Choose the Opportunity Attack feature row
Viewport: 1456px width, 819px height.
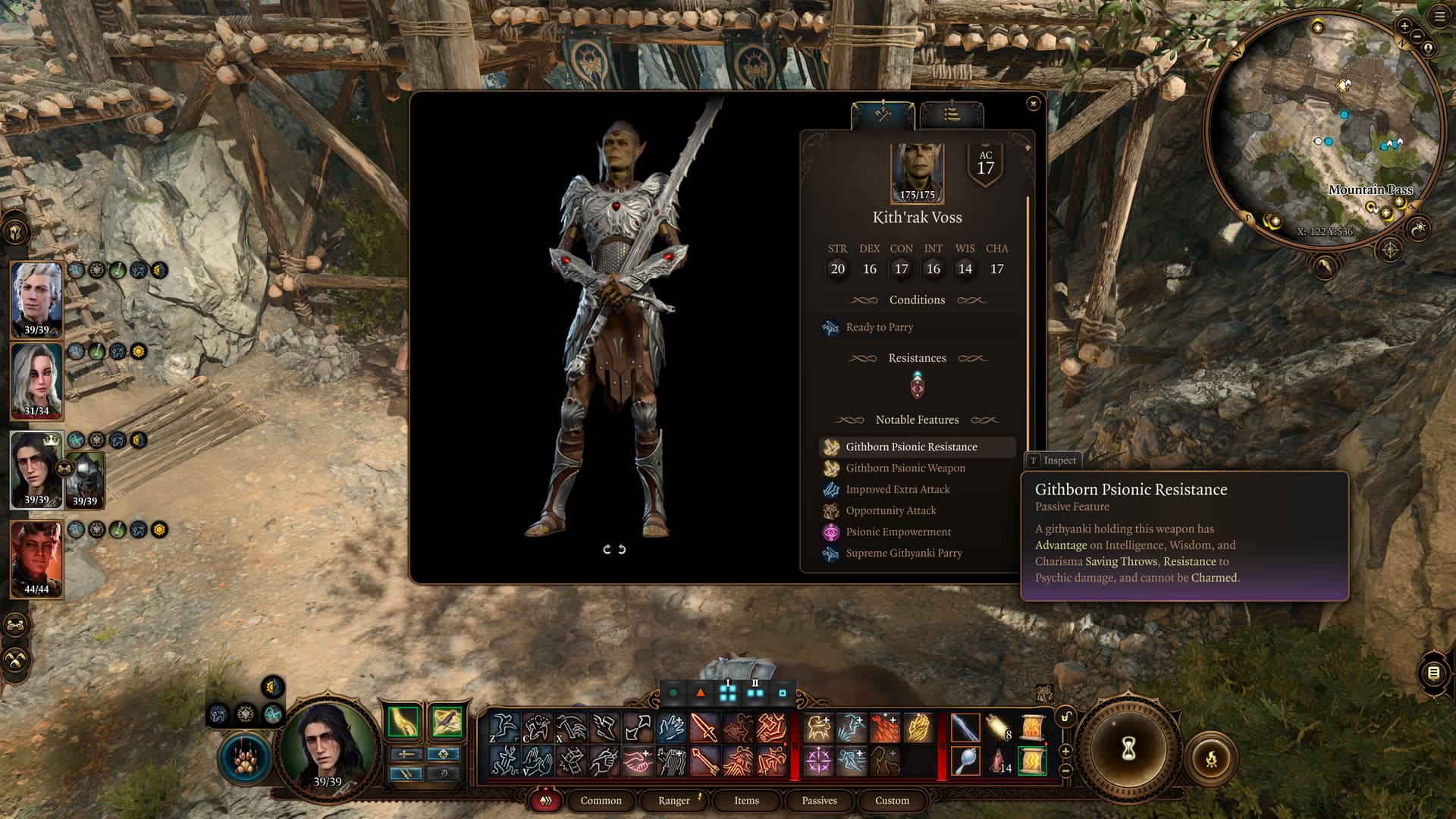tap(891, 511)
